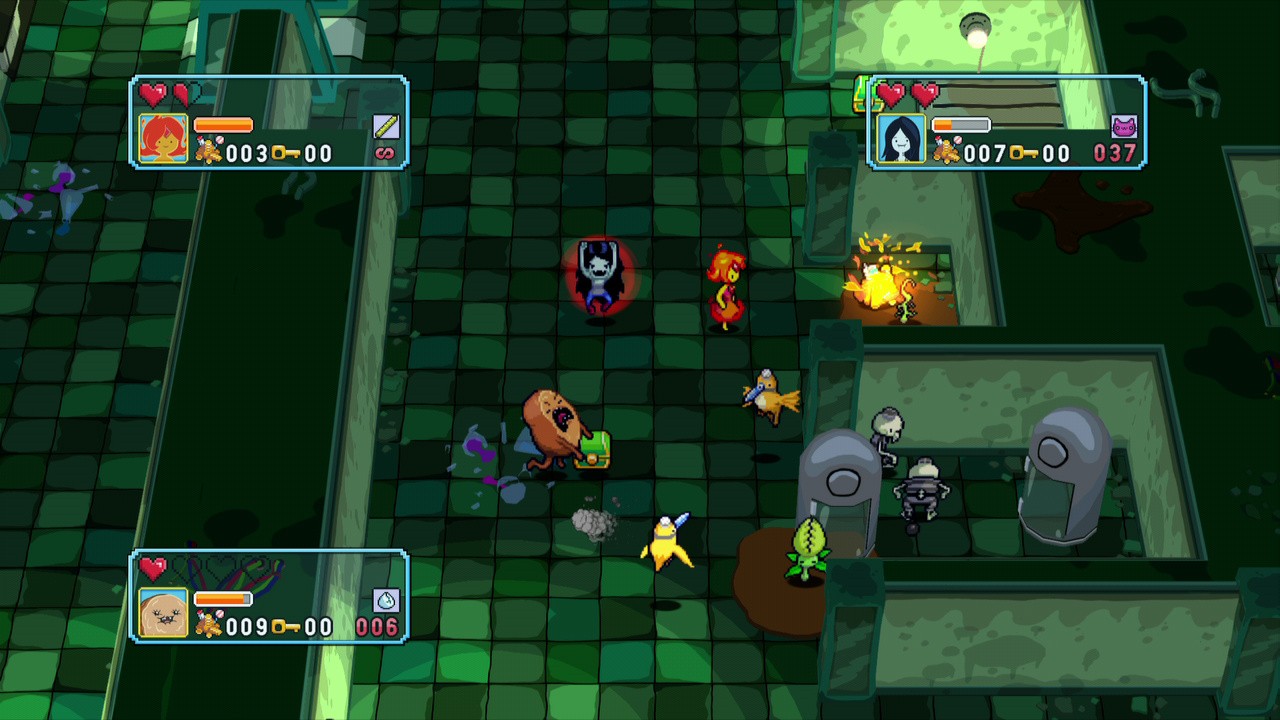Click the red counter showing 037
Viewport: 1280px width, 720px height.
pos(1115,152)
